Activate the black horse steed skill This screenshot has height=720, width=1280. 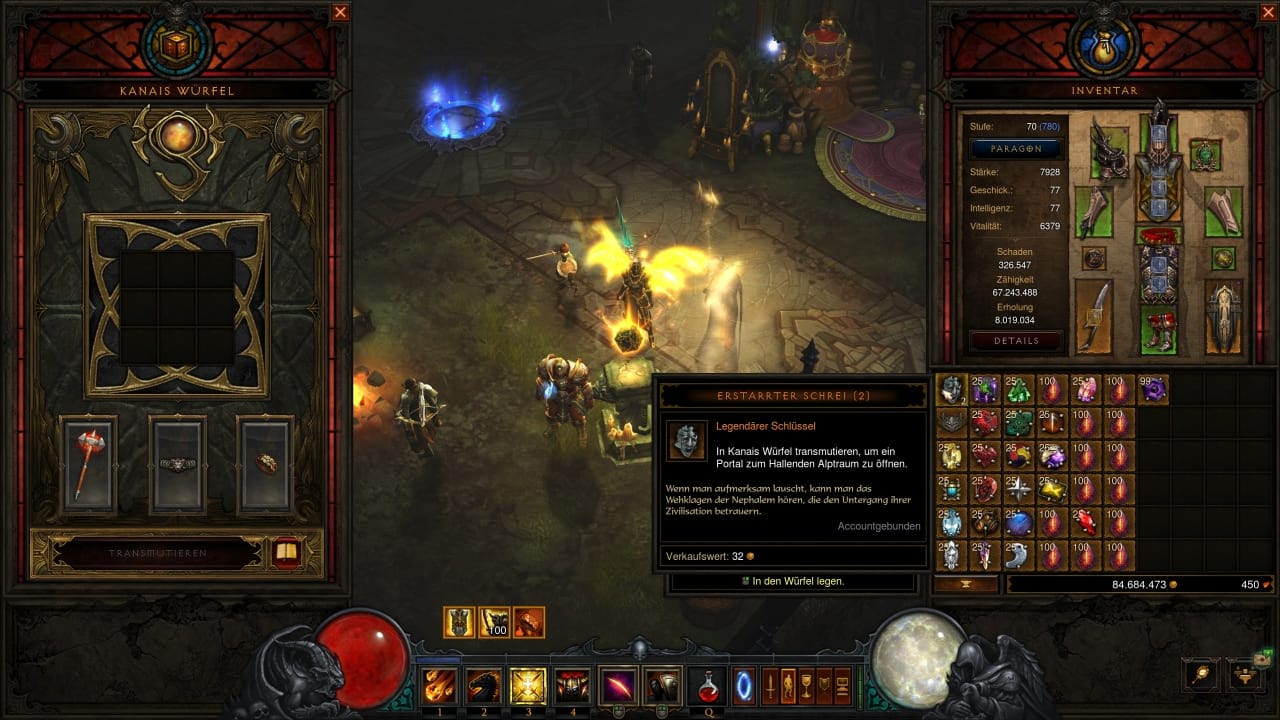pos(484,685)
